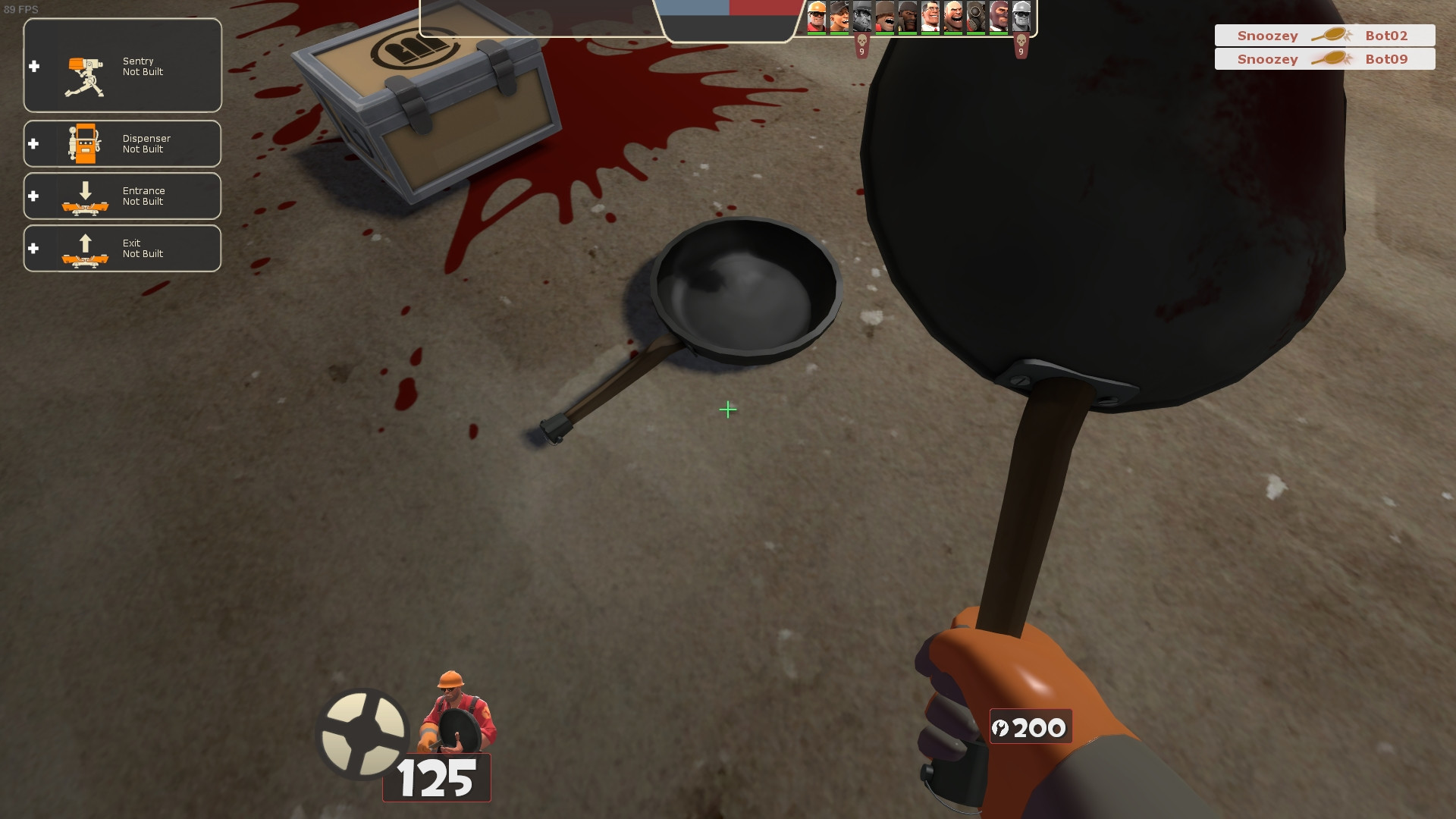Click the Snoozey Bot09 killfeed entry
The image size is (1456, 819).
(1324, 59)
